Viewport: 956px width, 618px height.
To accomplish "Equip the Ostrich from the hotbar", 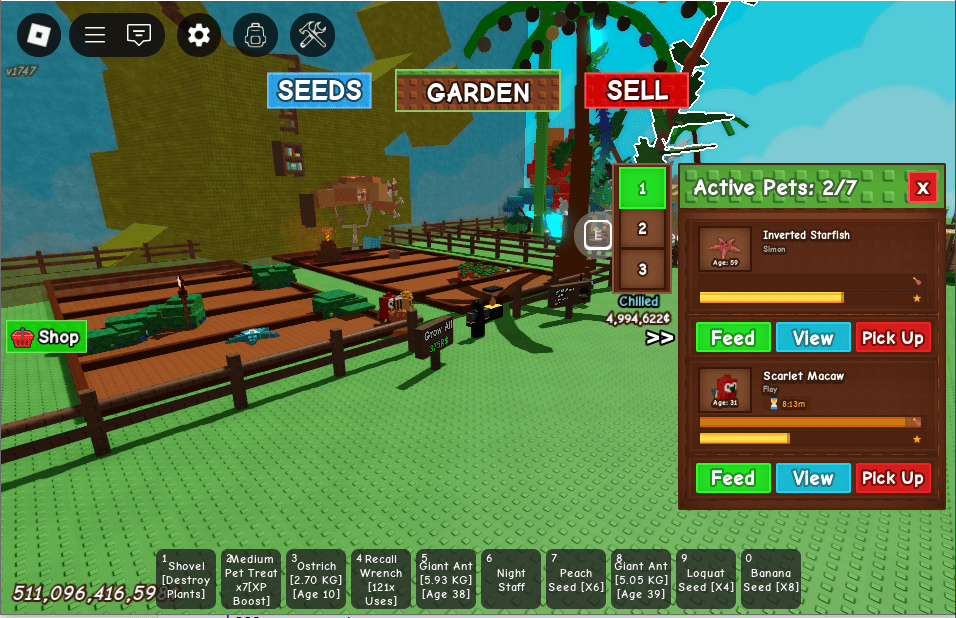I will pyautogui.click(x=316, y=579).
